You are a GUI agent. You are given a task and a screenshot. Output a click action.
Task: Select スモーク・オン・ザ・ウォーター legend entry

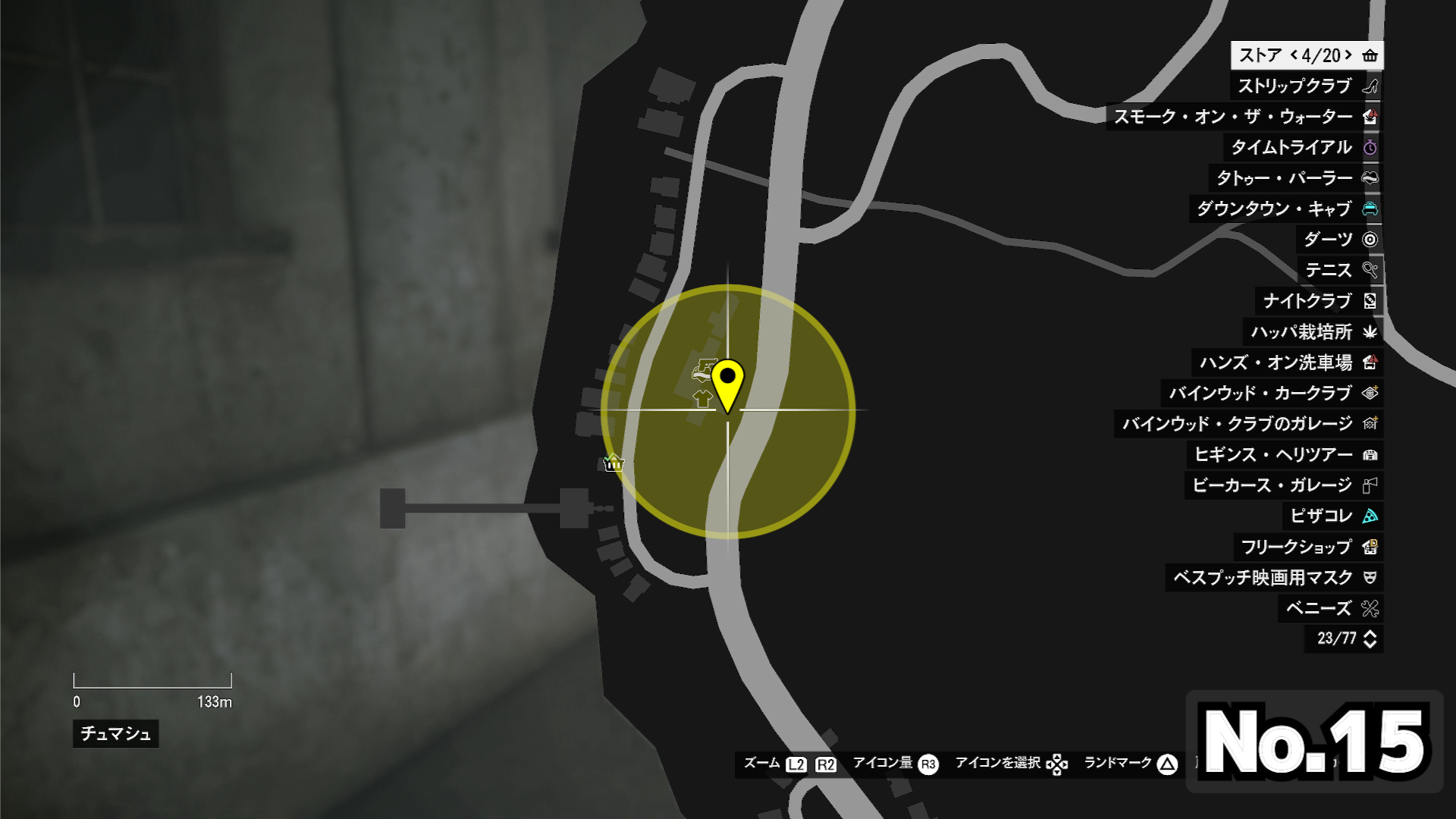1244,117
